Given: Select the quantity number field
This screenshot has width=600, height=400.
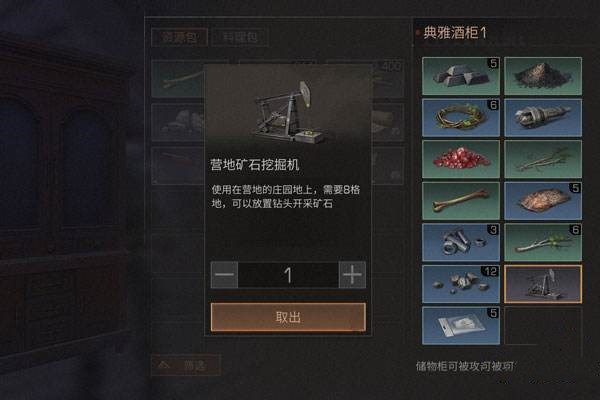Looking at the screenshot, I should (x=288, y=275).
